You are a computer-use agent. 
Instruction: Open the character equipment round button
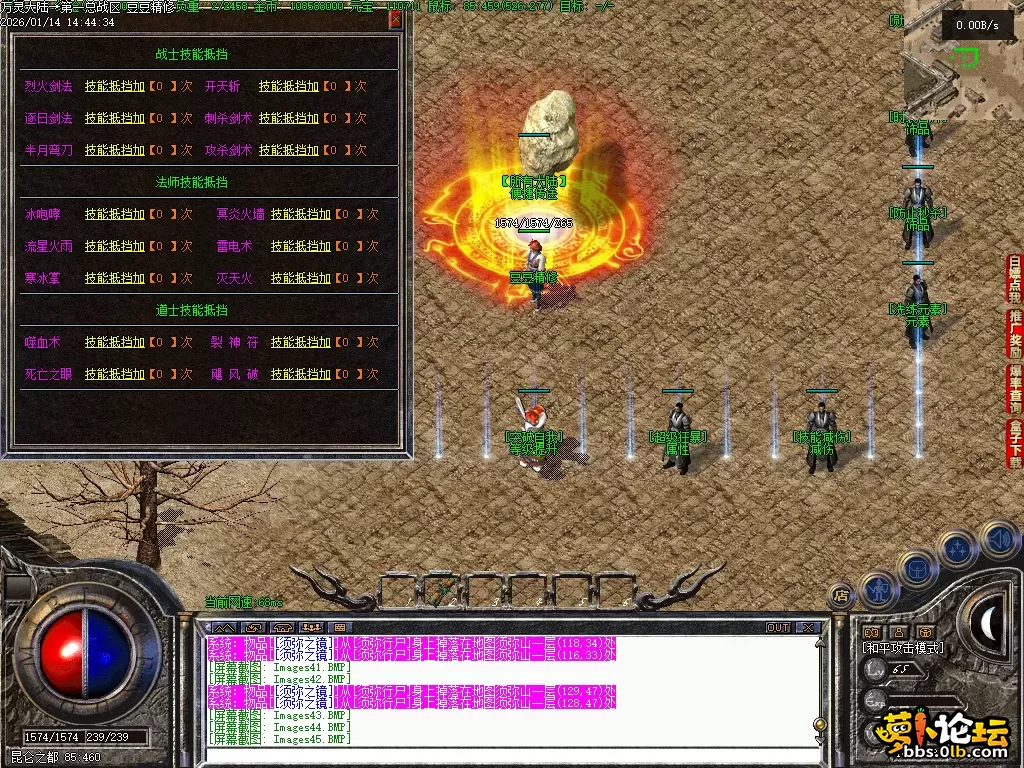click(877, 589)
